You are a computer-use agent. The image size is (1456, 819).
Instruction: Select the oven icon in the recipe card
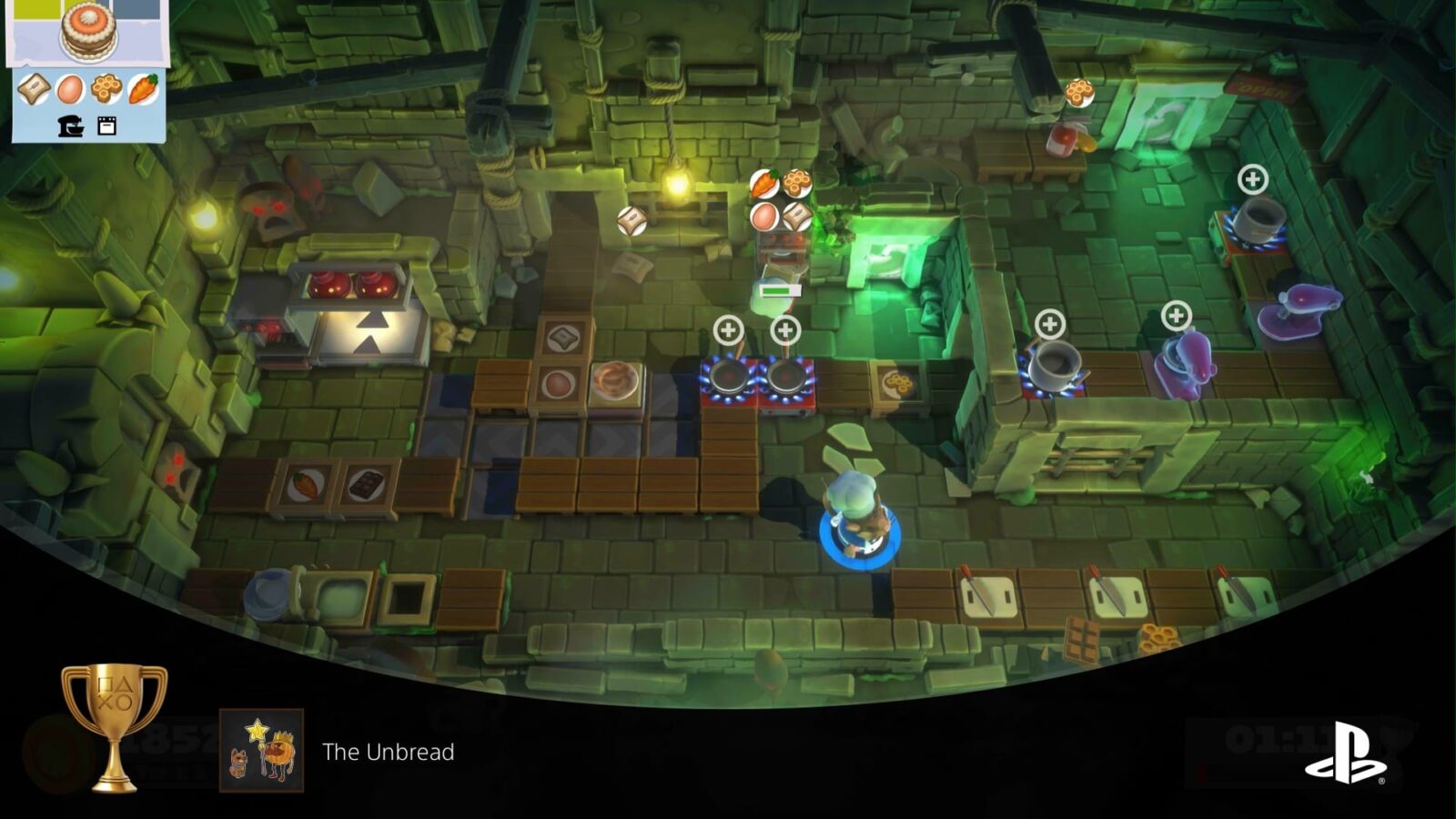coord(107,127)
